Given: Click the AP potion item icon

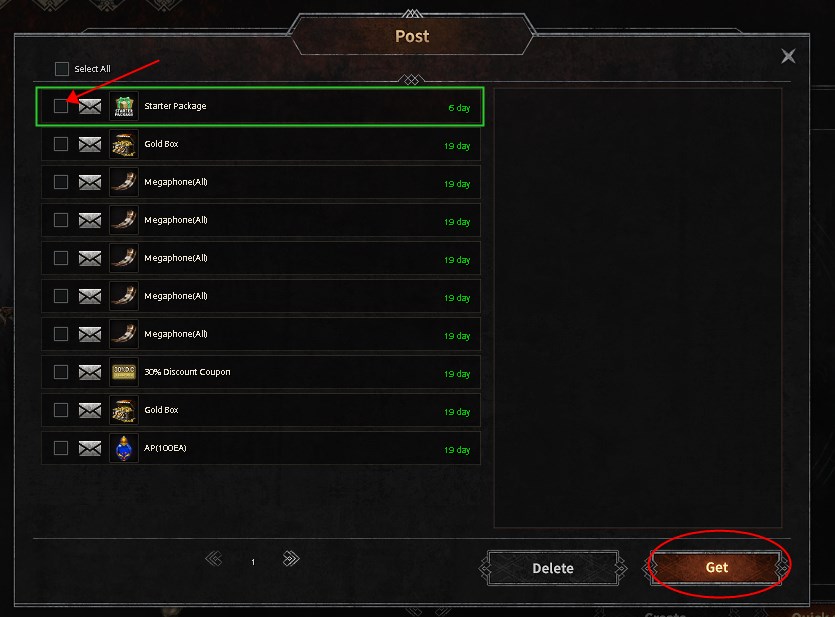Looking at the screenshot, I should pyautogui.click(x=124, y=448).
